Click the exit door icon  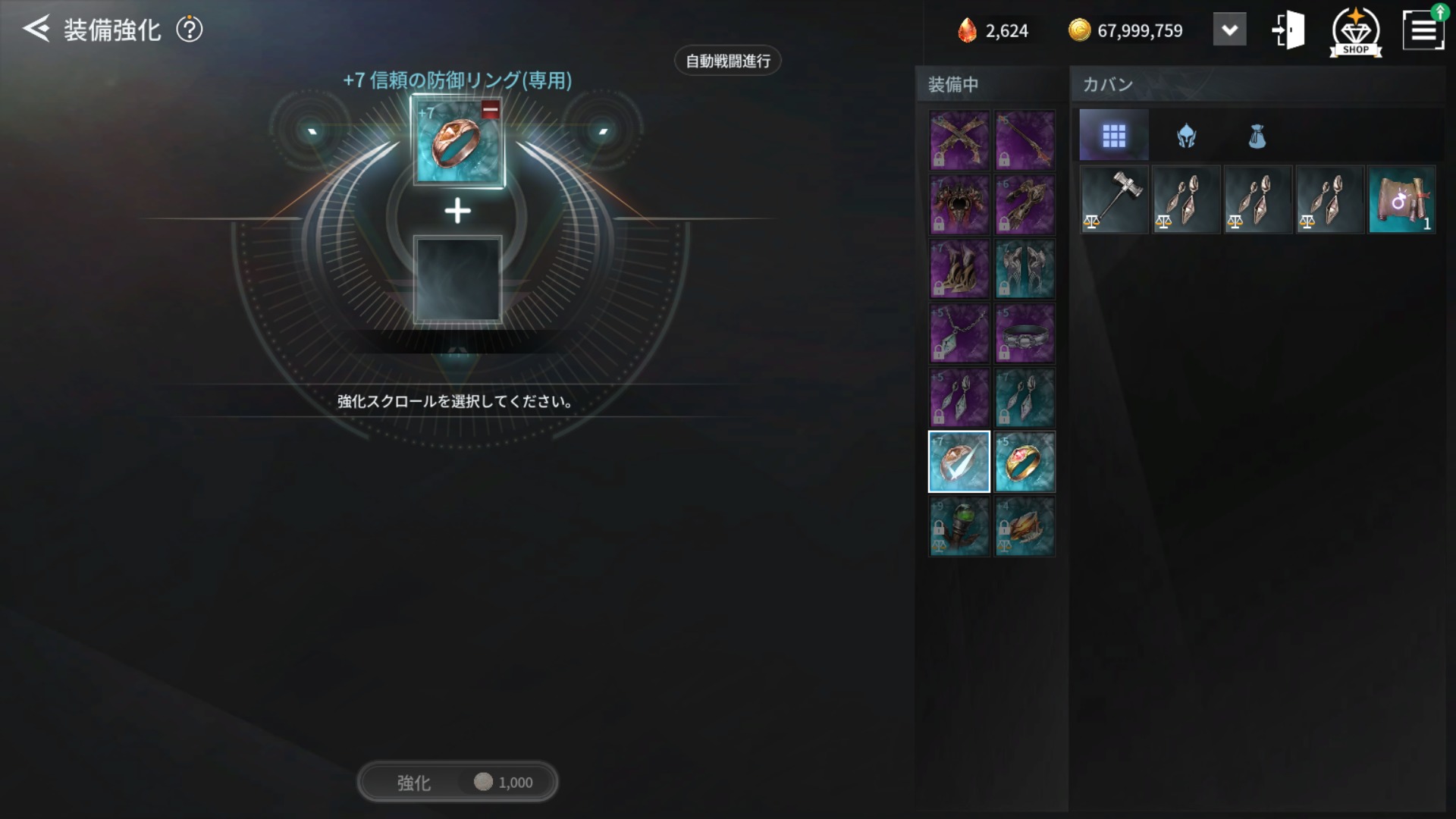point(1288,29)
